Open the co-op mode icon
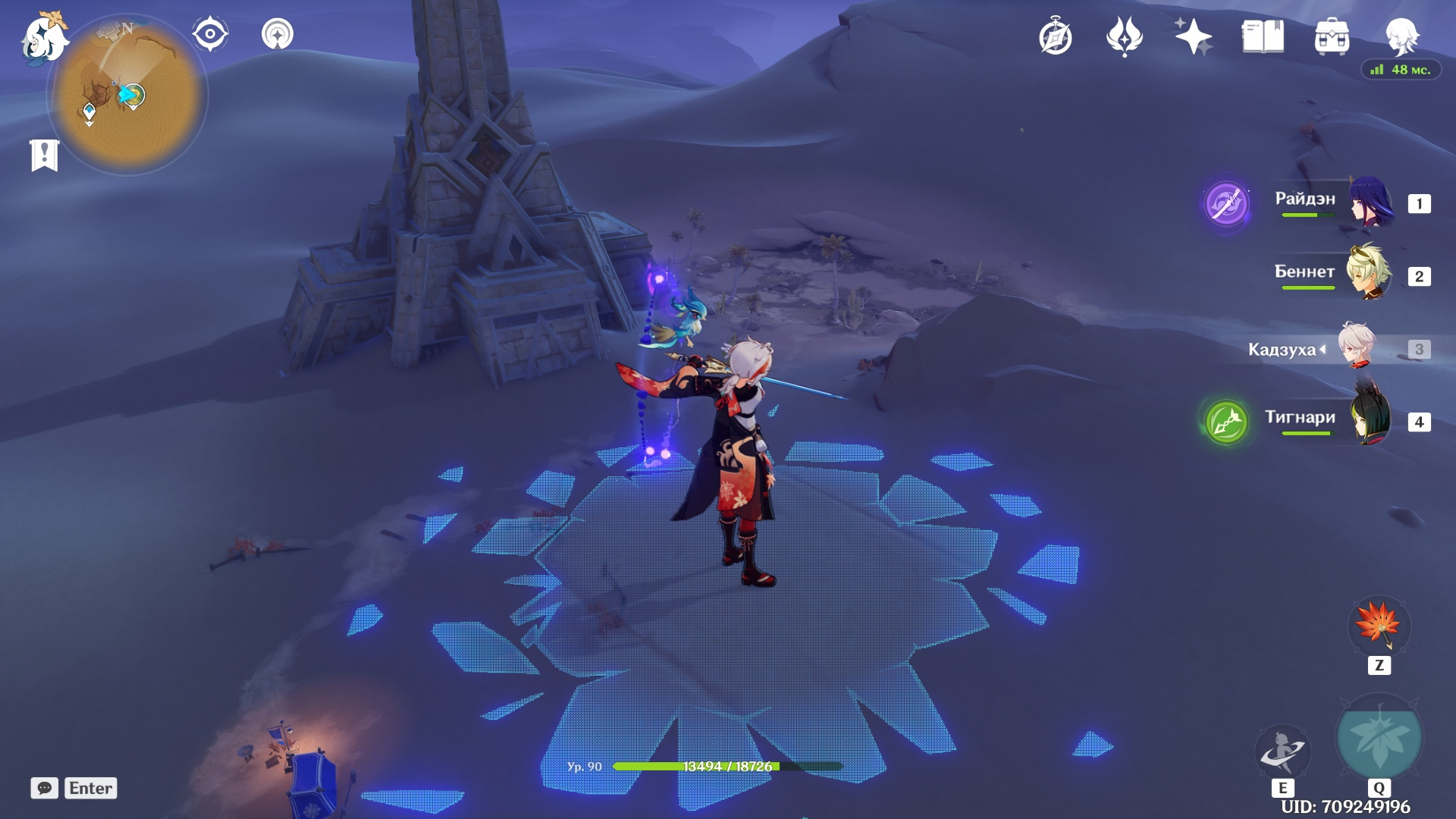 [x=278, y=34]
